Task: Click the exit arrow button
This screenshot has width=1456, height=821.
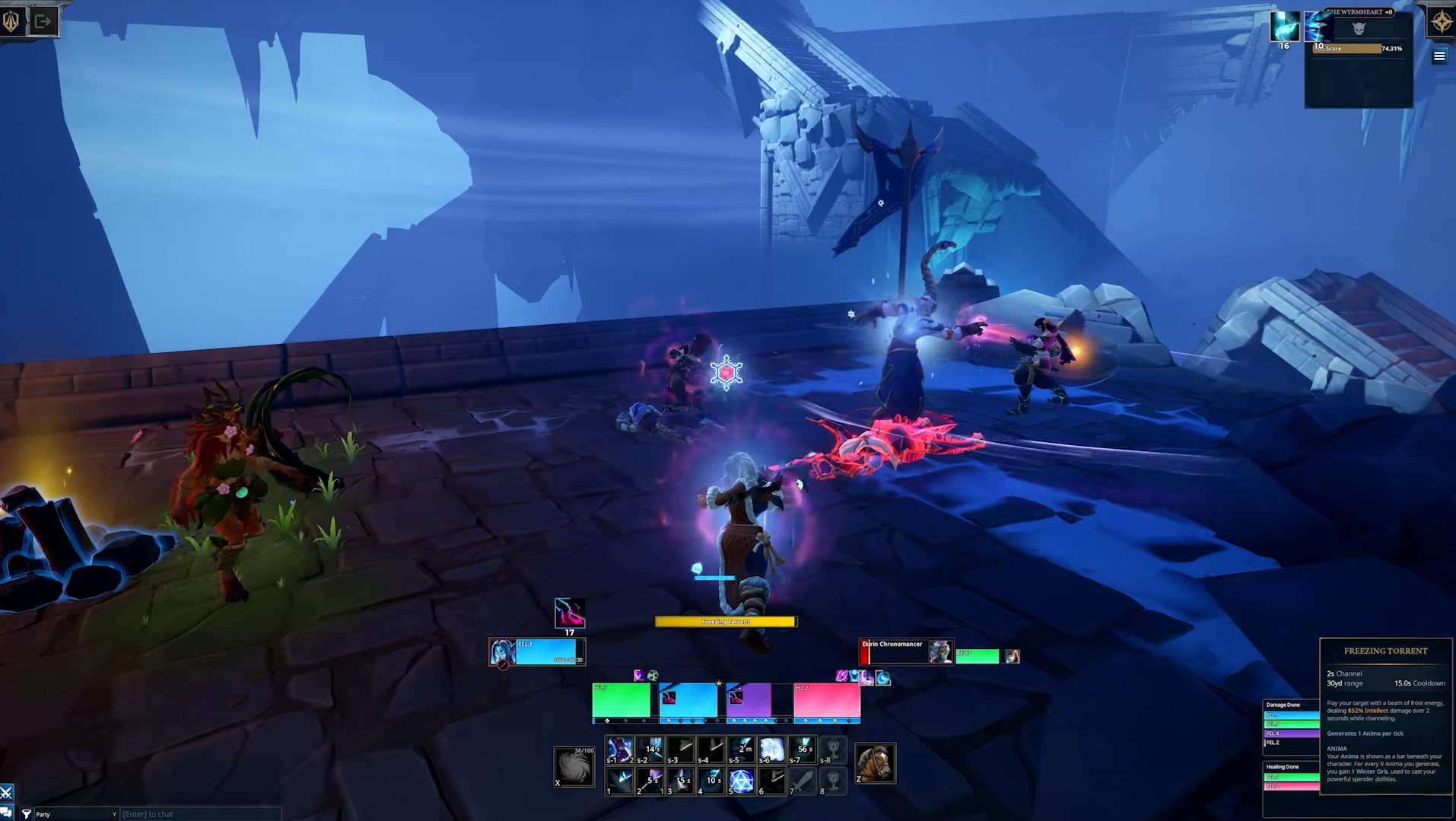Action: [x=43, y=21]
